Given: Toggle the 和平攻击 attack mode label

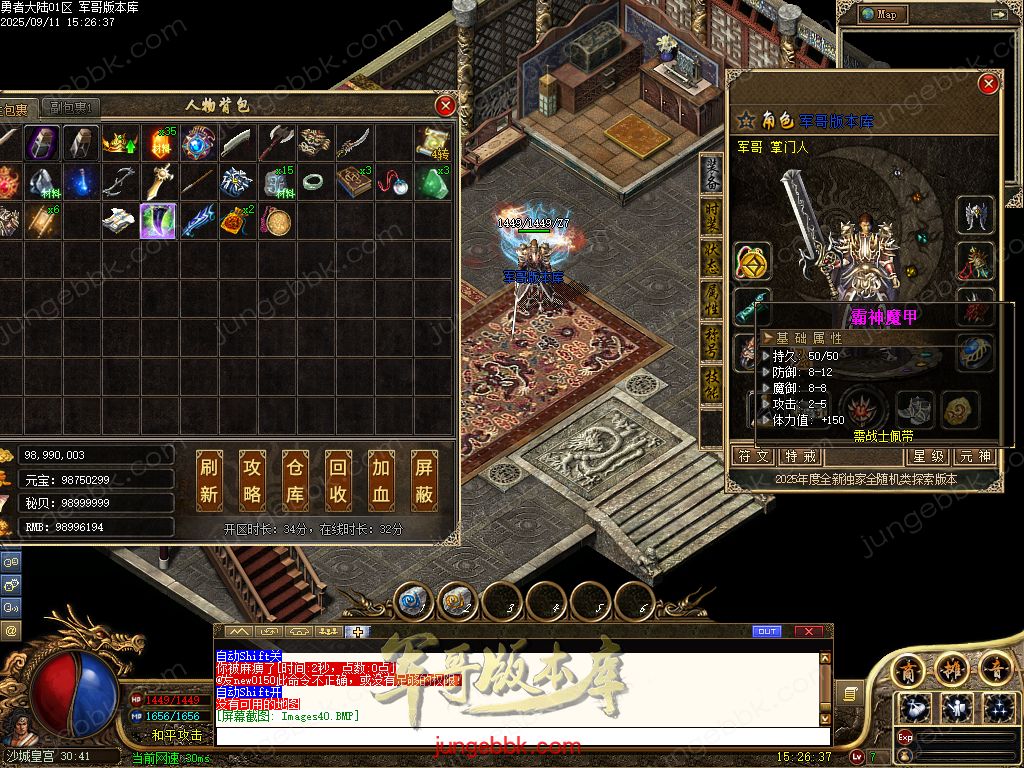Looking at the screenshot, I should (176, 735).
